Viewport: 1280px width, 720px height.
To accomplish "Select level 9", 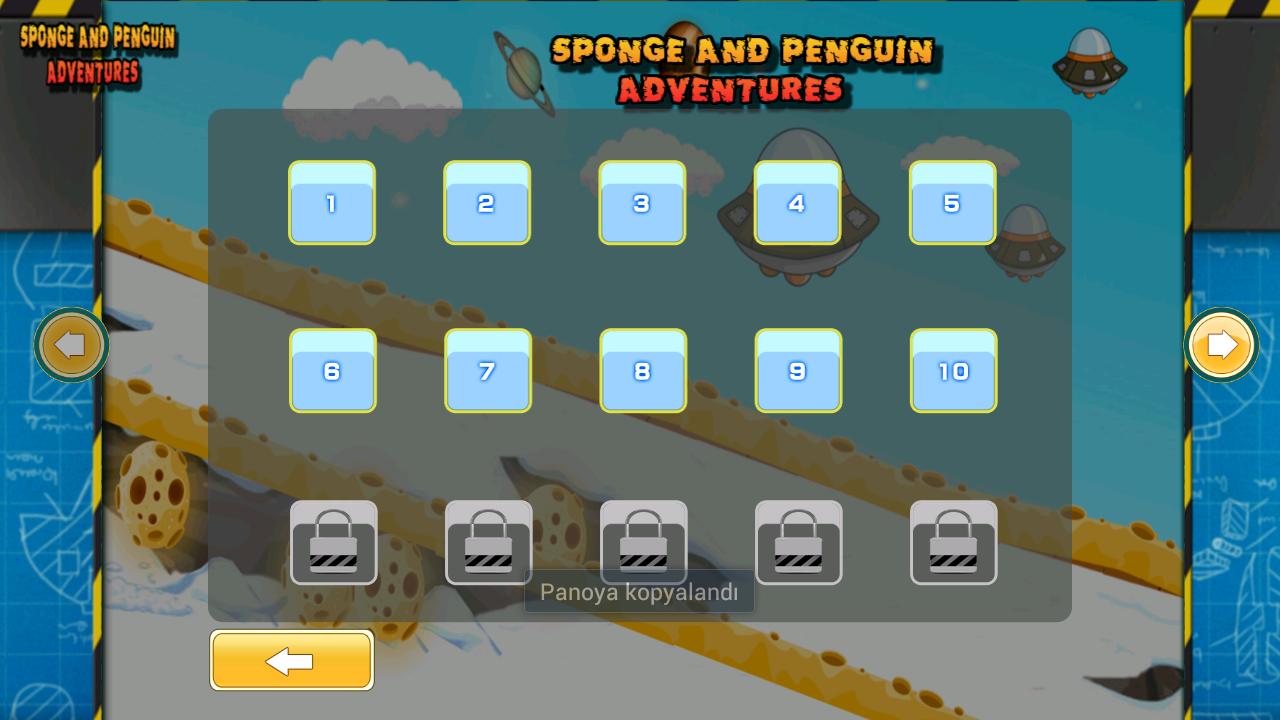I will click(798, 371).
